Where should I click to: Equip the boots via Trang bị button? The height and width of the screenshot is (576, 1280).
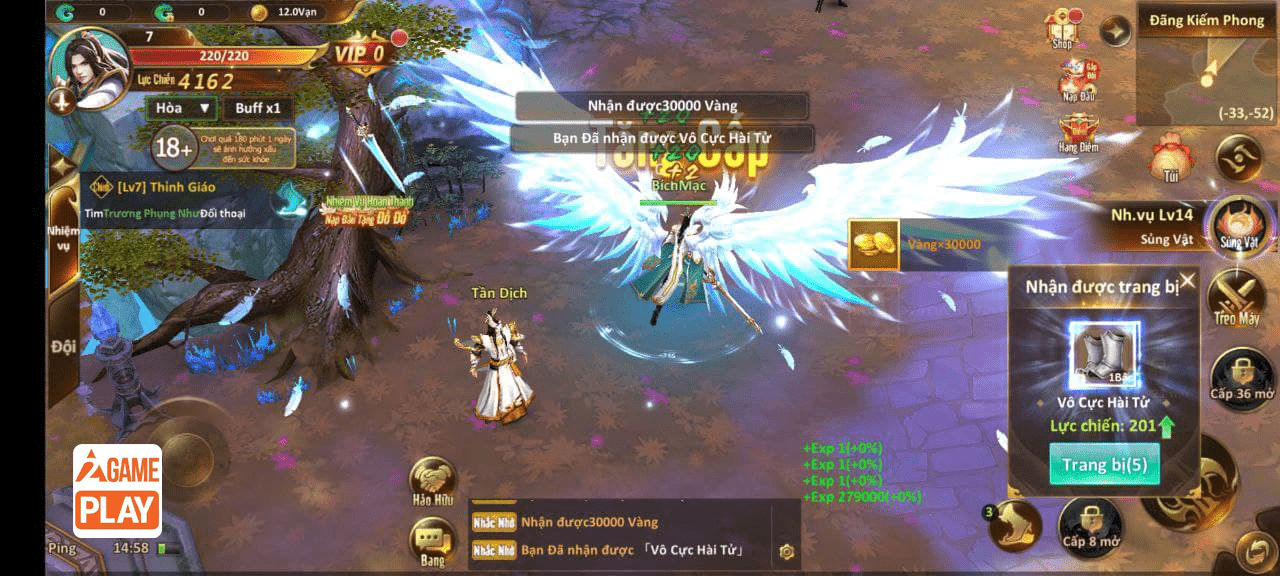click(1104, 465)
